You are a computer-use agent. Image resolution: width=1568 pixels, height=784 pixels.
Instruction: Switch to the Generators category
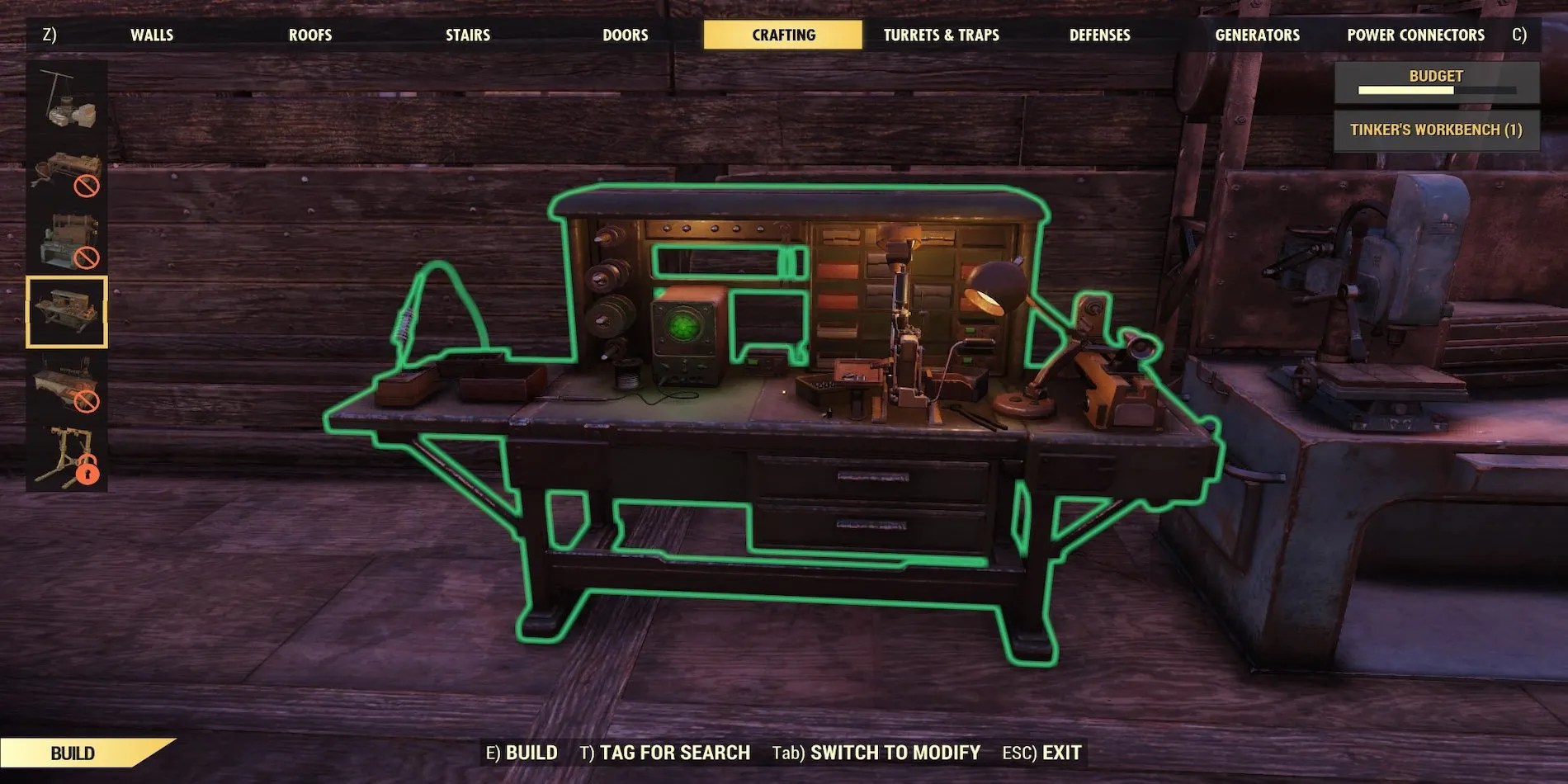1255,35
